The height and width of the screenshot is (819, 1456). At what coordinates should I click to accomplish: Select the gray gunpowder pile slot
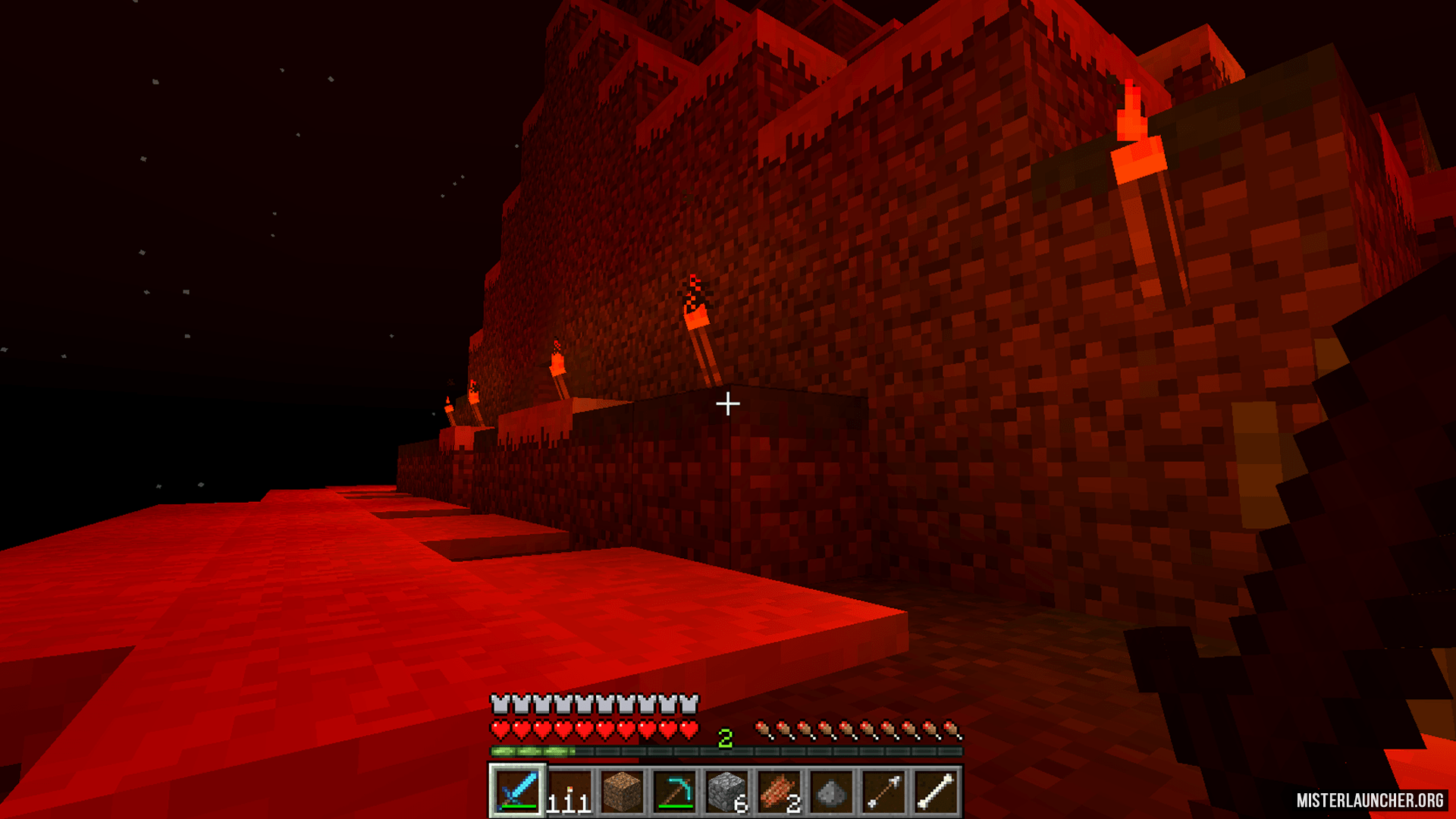(x=831, y=791)
